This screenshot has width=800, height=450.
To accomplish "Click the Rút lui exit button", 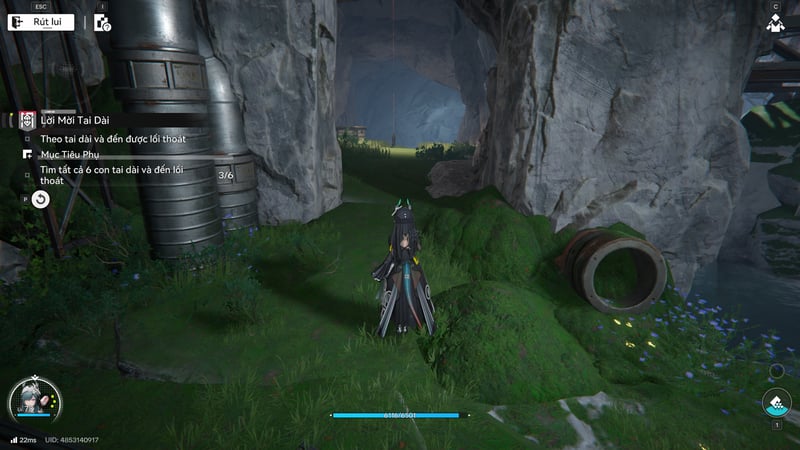I will click(x=41, y=22).
